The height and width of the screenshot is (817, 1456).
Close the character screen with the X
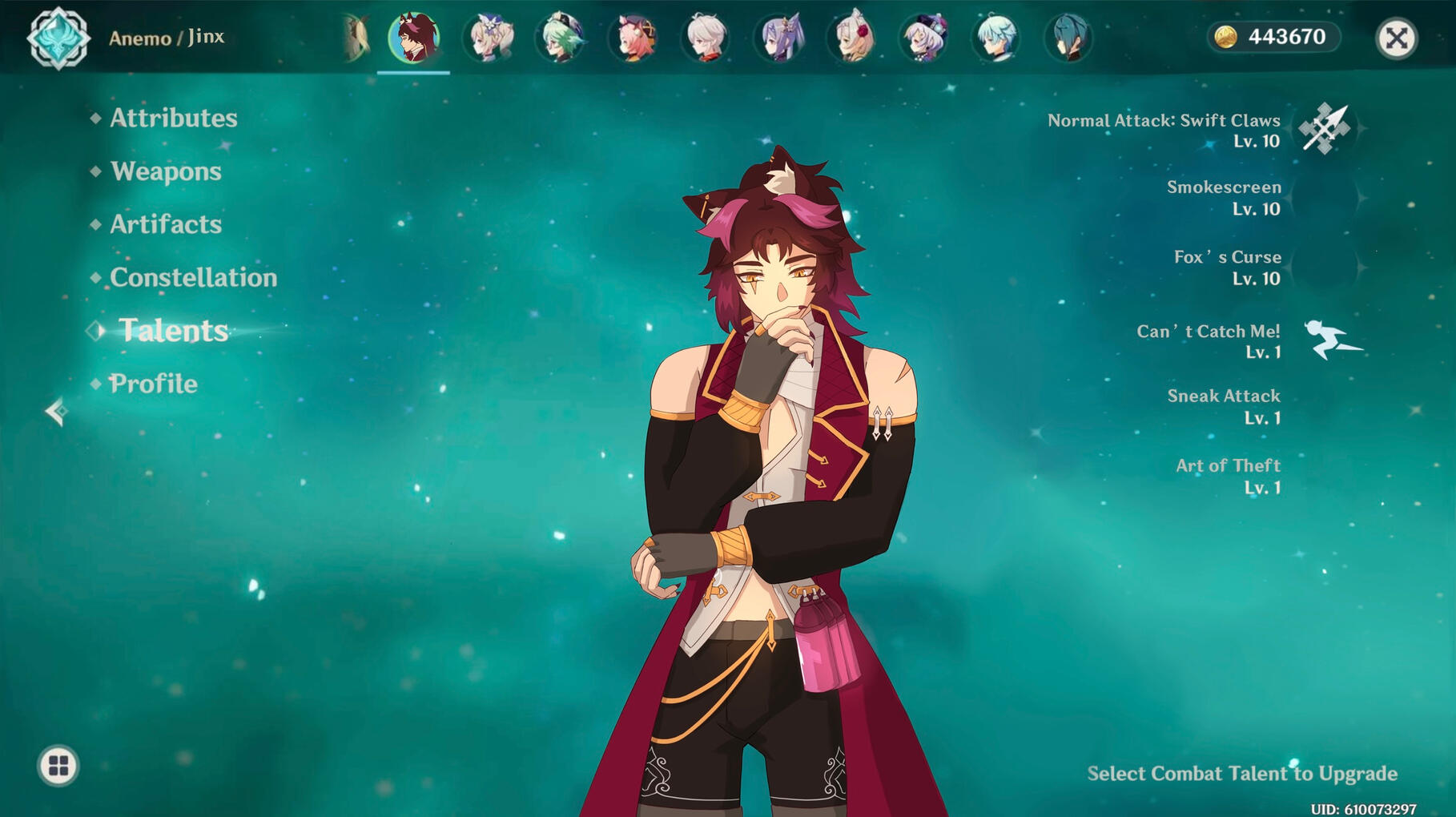1396,38
